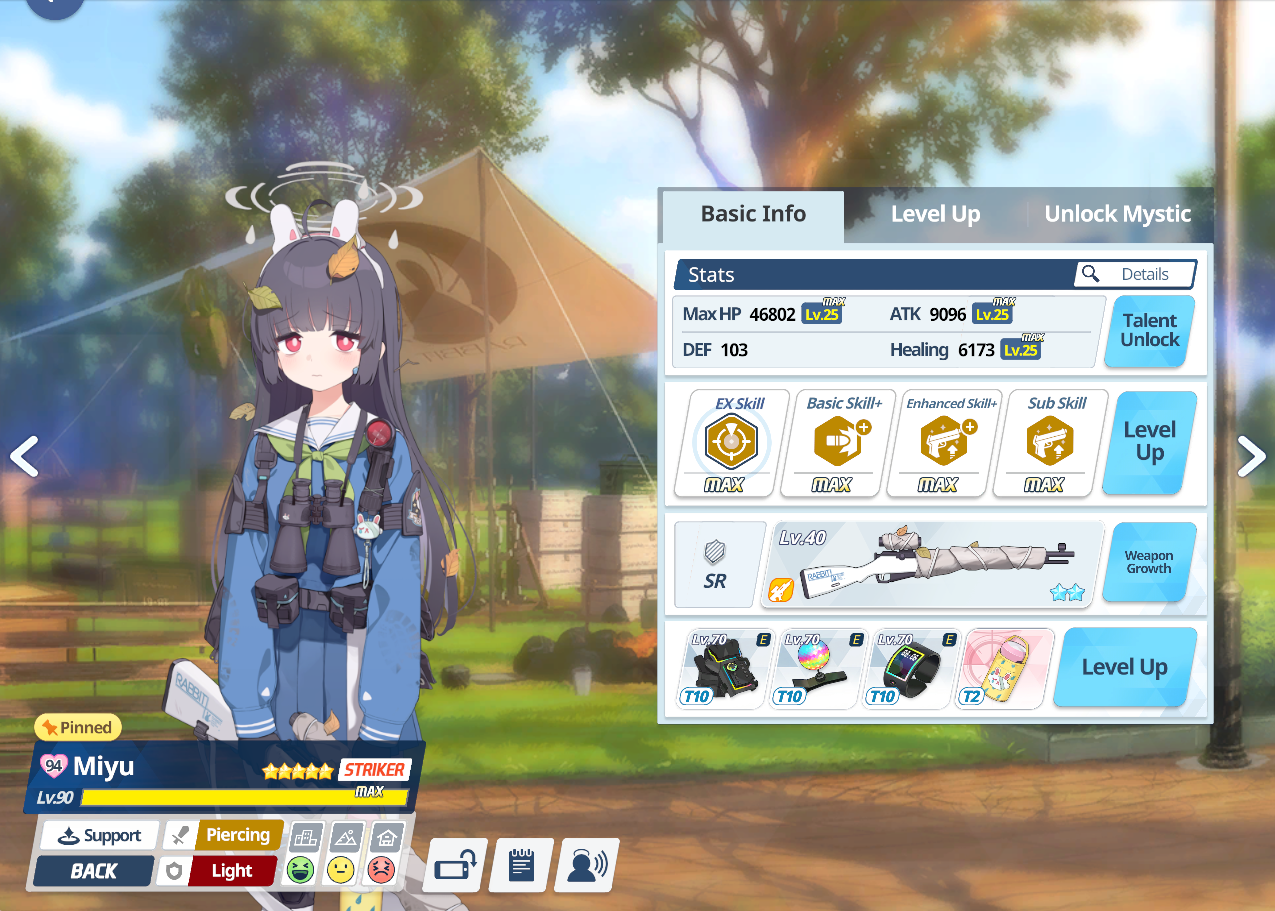Toggle the Pinned star badge

pyautogui.click(x=78, y=727)
